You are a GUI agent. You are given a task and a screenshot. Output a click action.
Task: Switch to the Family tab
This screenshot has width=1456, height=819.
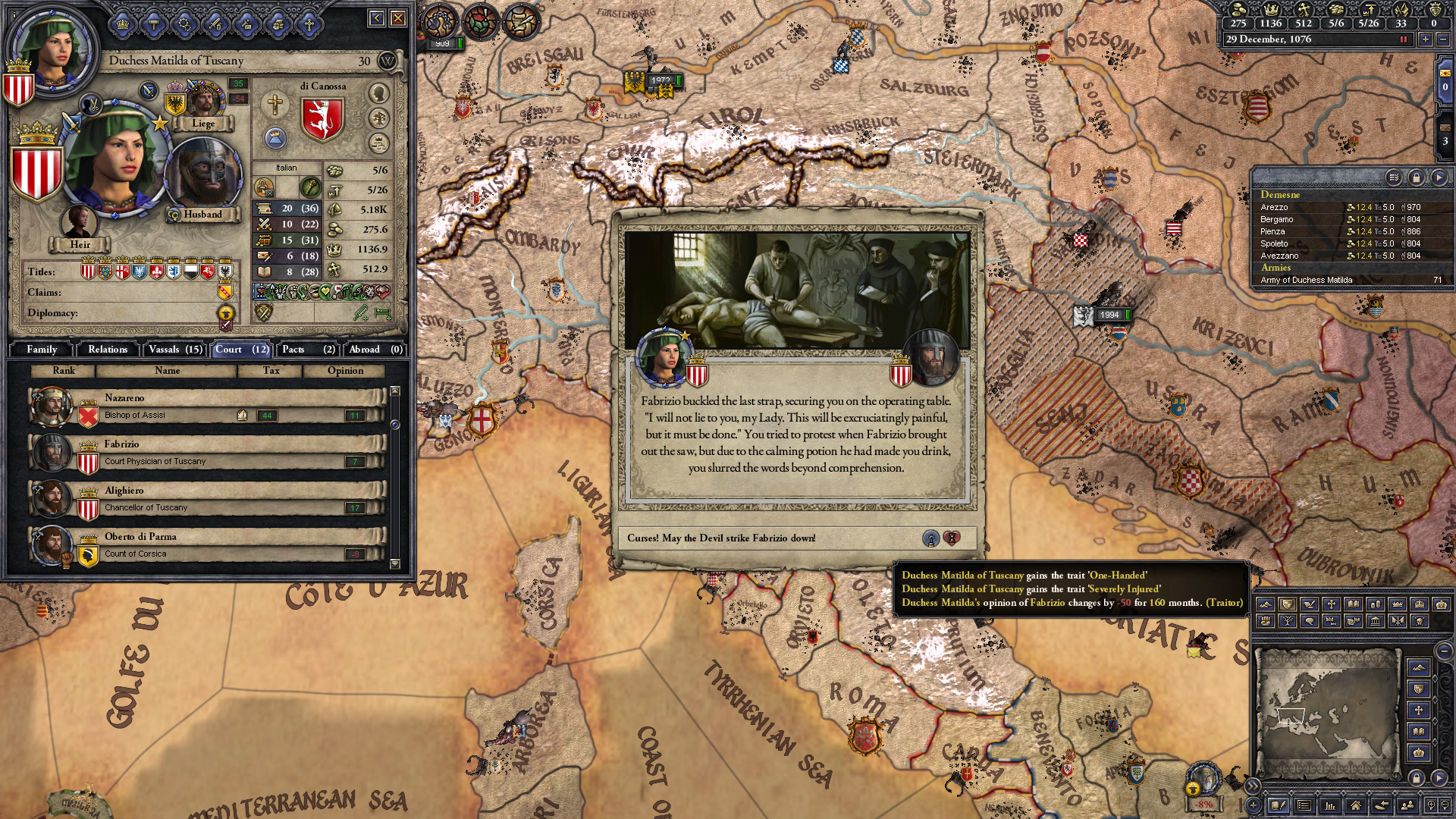tap(42, 350)
